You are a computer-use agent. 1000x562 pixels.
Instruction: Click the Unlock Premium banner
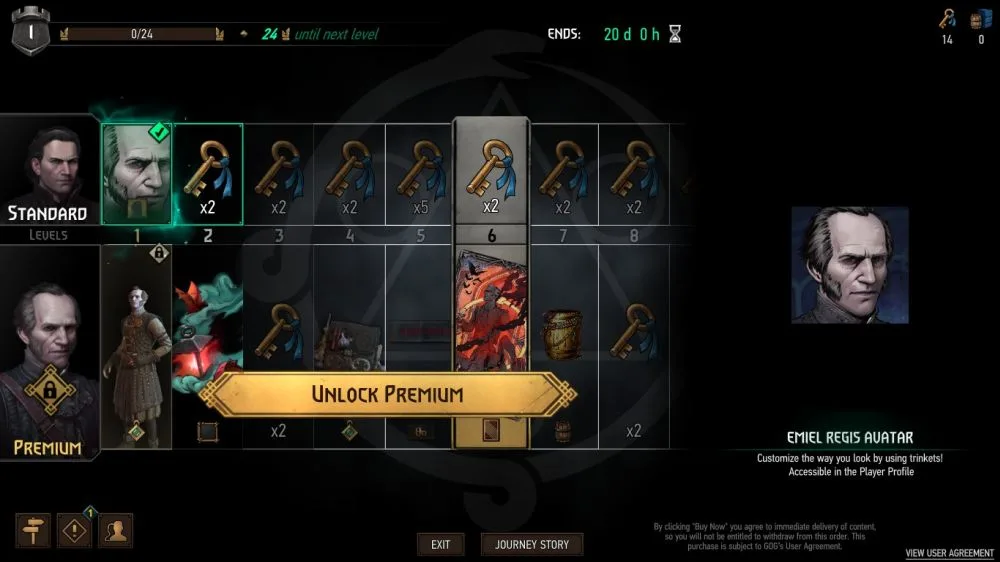pos(387,394)
